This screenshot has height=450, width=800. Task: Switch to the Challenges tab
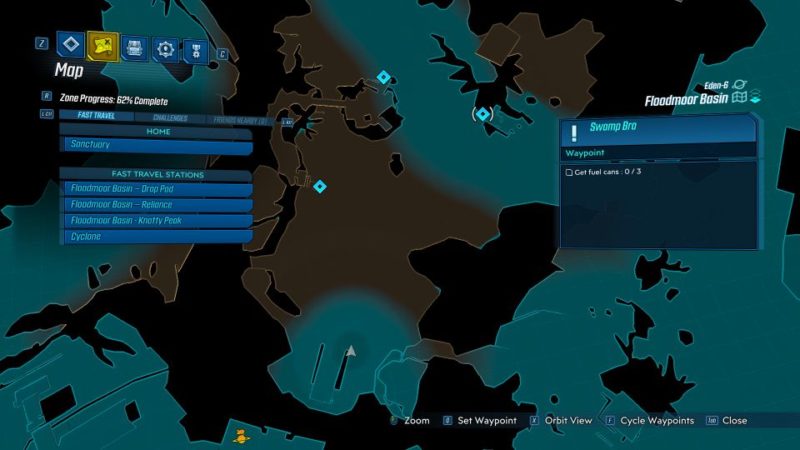(170, 117)
